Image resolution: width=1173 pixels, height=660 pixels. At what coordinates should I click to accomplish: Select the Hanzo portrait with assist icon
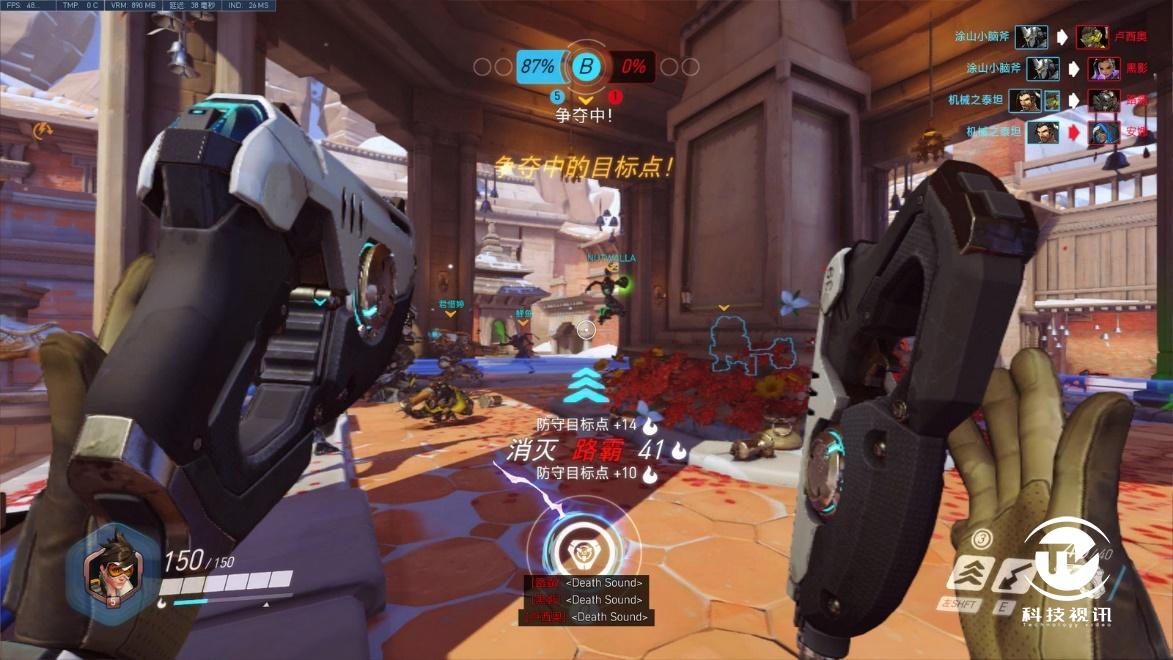click(x=1024, y=100)
